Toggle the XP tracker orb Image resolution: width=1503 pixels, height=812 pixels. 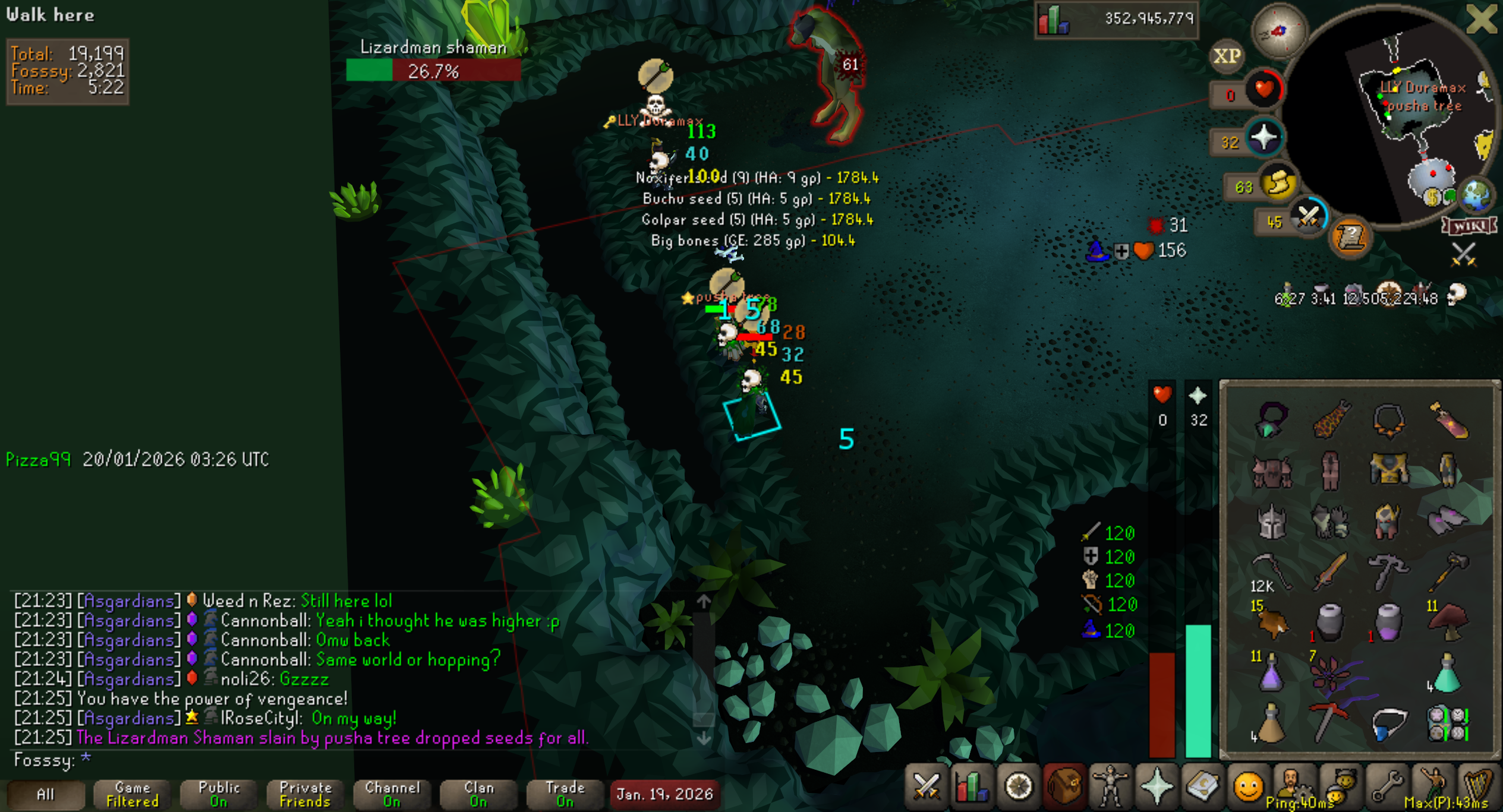tap(1227, 56)
